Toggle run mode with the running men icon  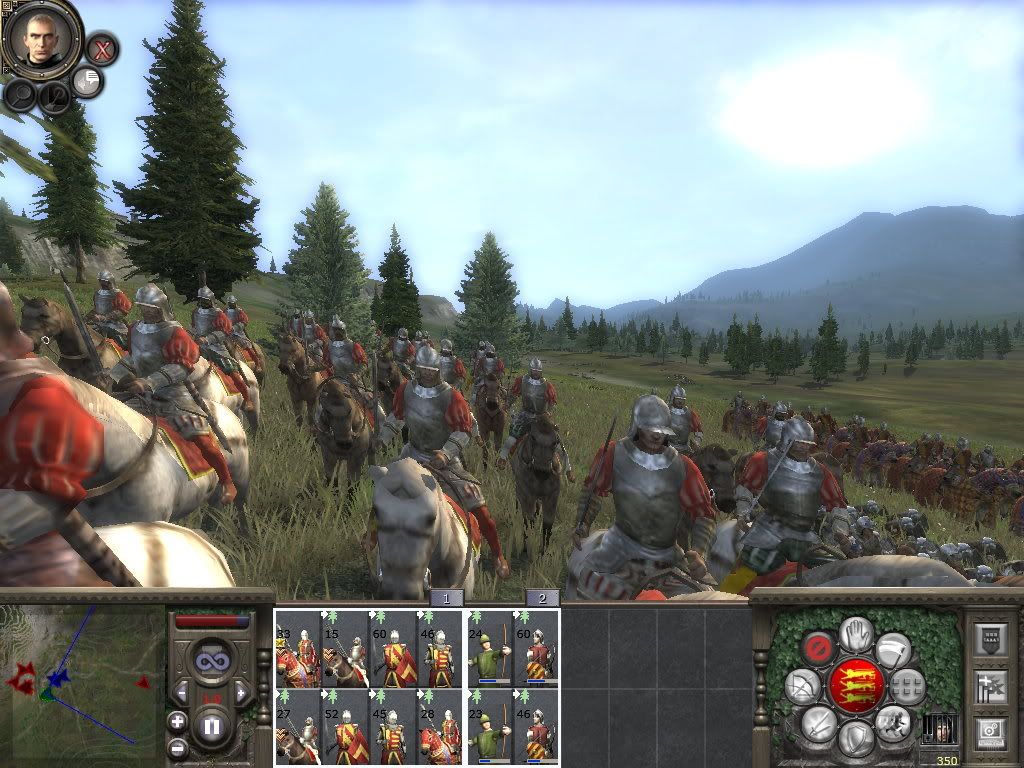(x=892, y=723)
